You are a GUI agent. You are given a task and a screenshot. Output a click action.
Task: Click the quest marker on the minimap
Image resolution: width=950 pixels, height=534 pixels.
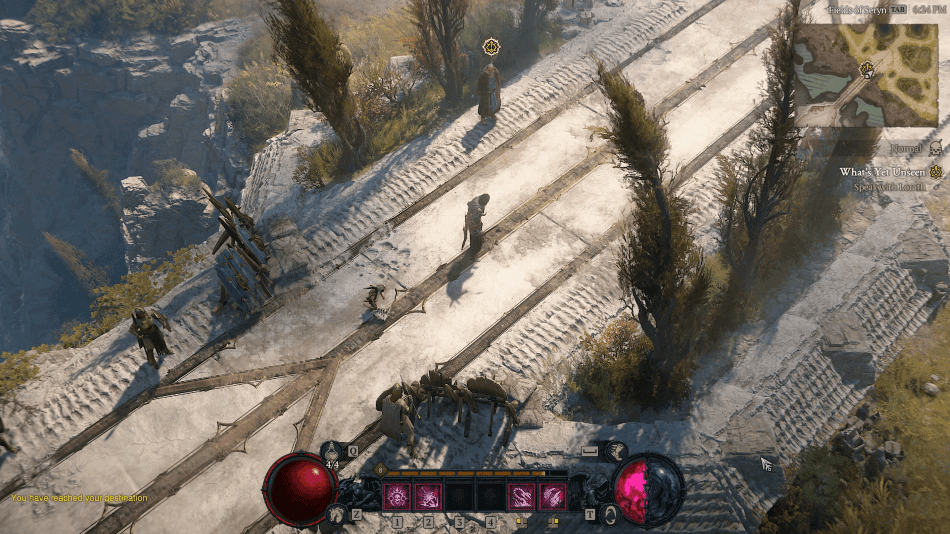point(866,69)
